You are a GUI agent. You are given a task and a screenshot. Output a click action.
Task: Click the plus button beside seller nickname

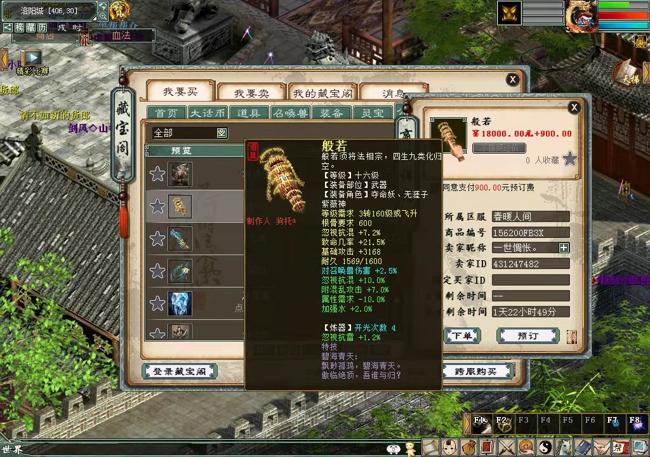point(564,247)
